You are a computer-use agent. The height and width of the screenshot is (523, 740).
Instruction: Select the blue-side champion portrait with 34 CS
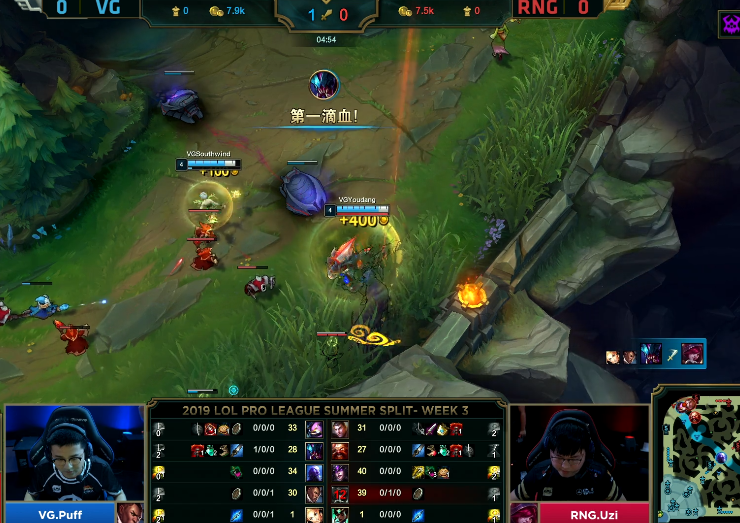[x=314, y=472]
